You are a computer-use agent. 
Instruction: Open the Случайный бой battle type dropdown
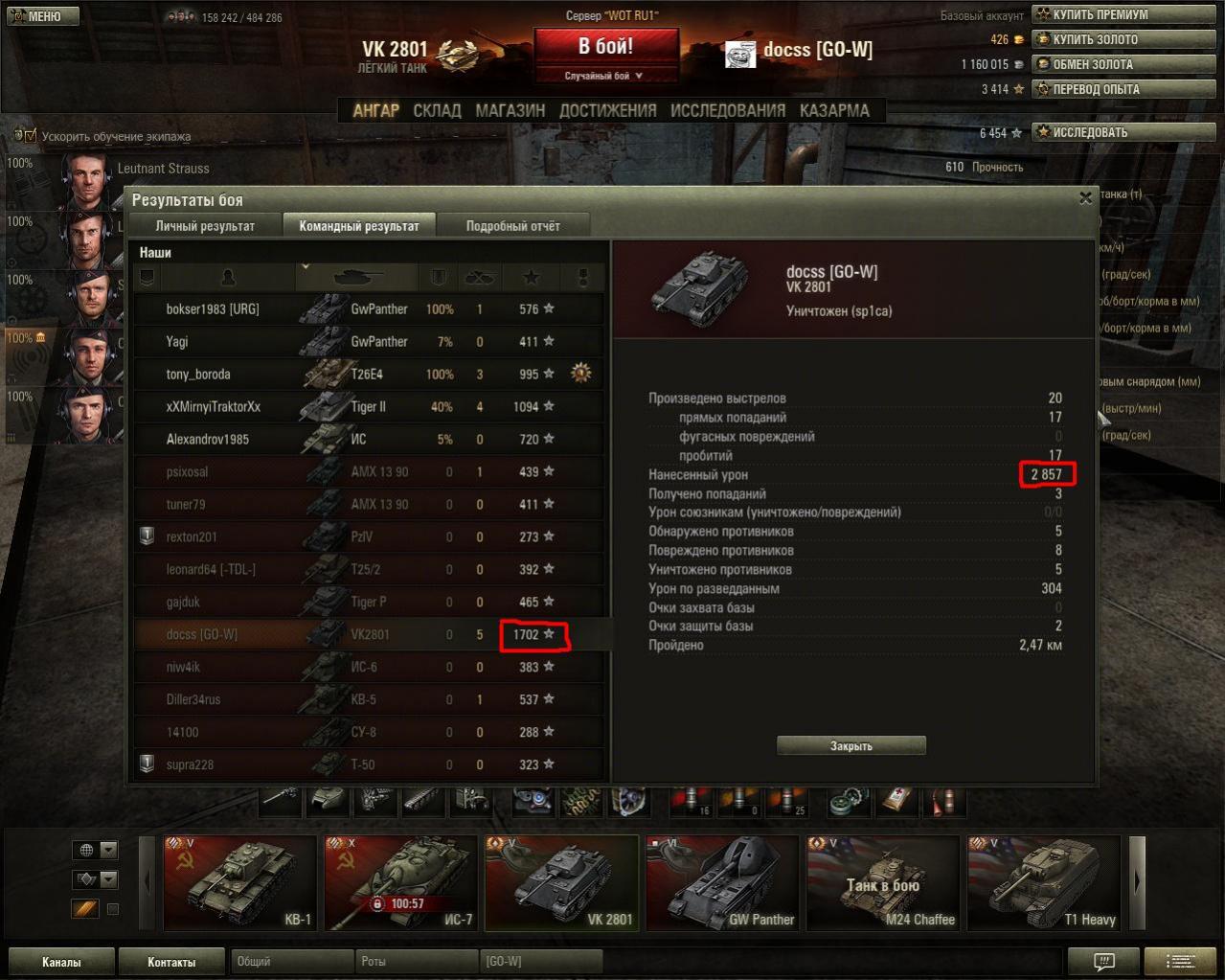pyautogui.click(x=604, y=76)
